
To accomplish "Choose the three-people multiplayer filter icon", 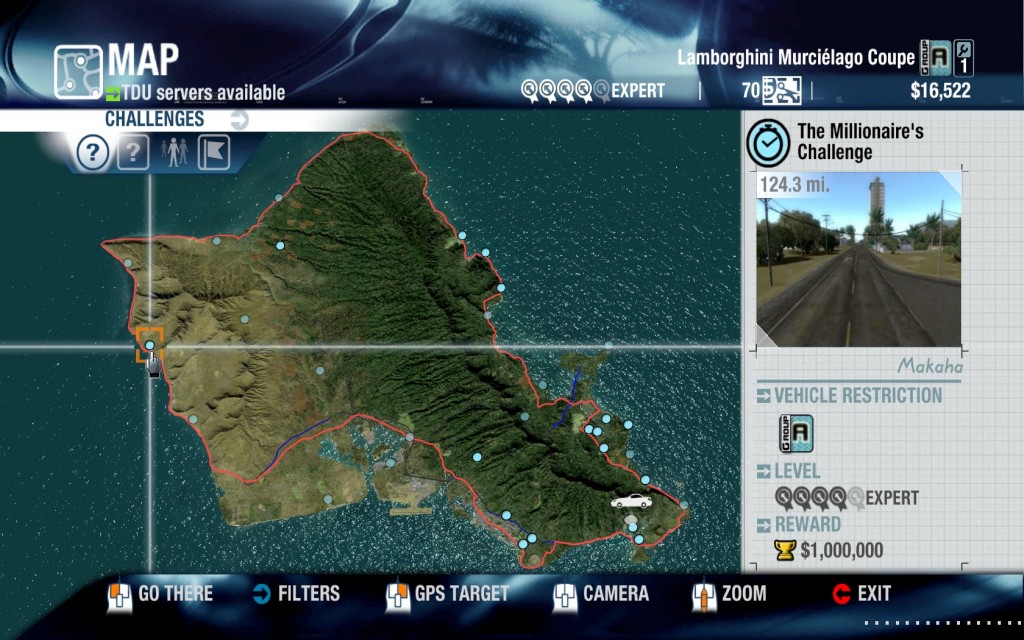I will (174, 153).
